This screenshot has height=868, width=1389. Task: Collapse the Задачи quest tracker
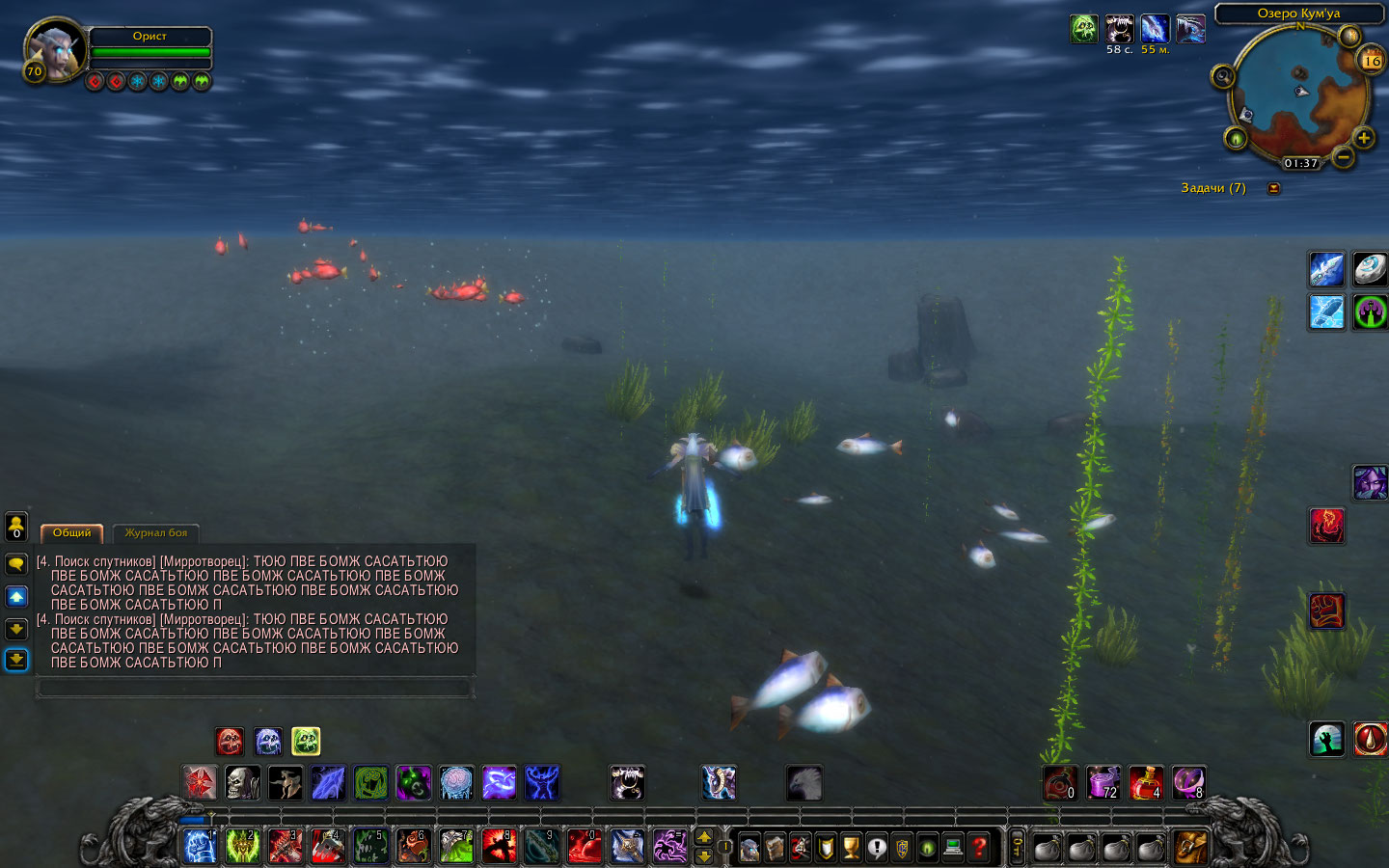pos(1273,188)
